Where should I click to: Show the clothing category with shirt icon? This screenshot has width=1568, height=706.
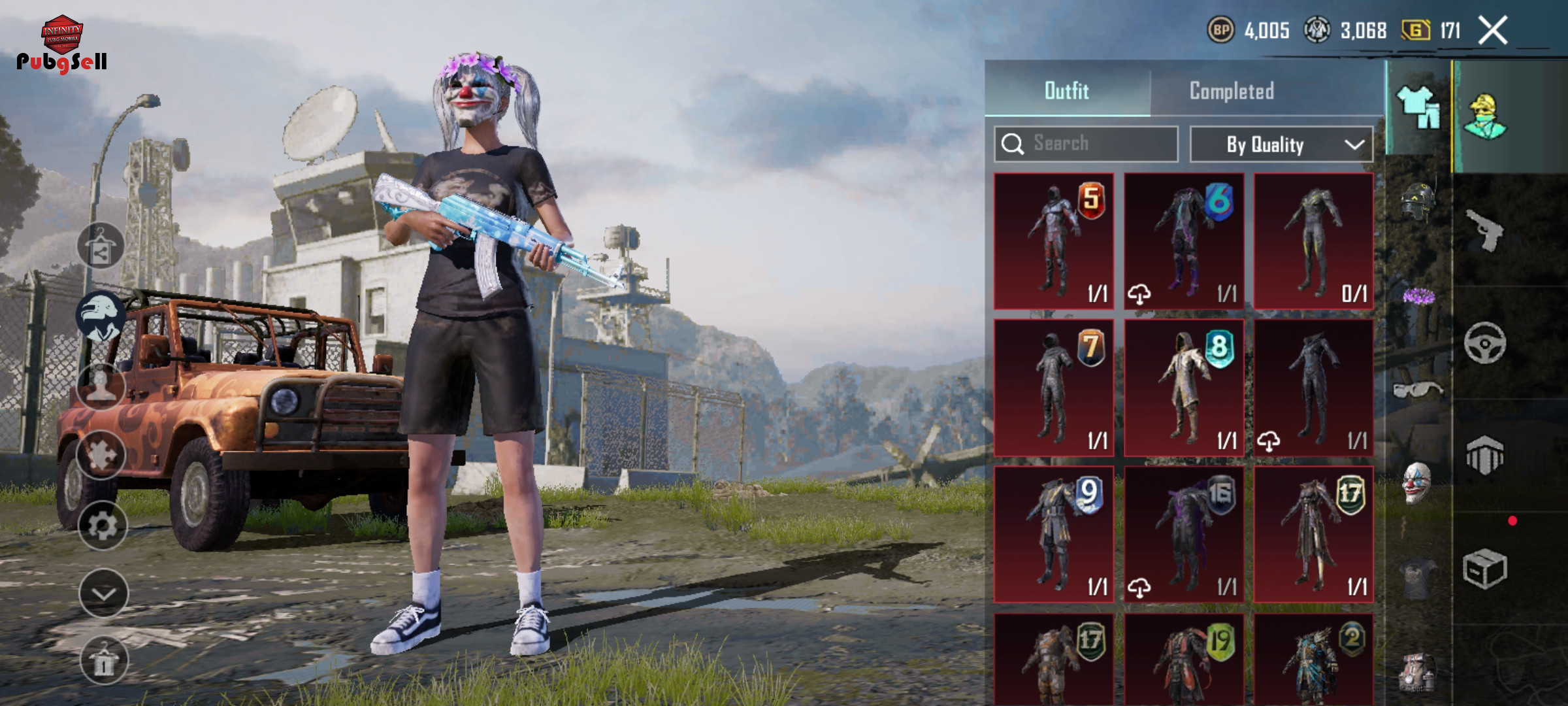1418,108
